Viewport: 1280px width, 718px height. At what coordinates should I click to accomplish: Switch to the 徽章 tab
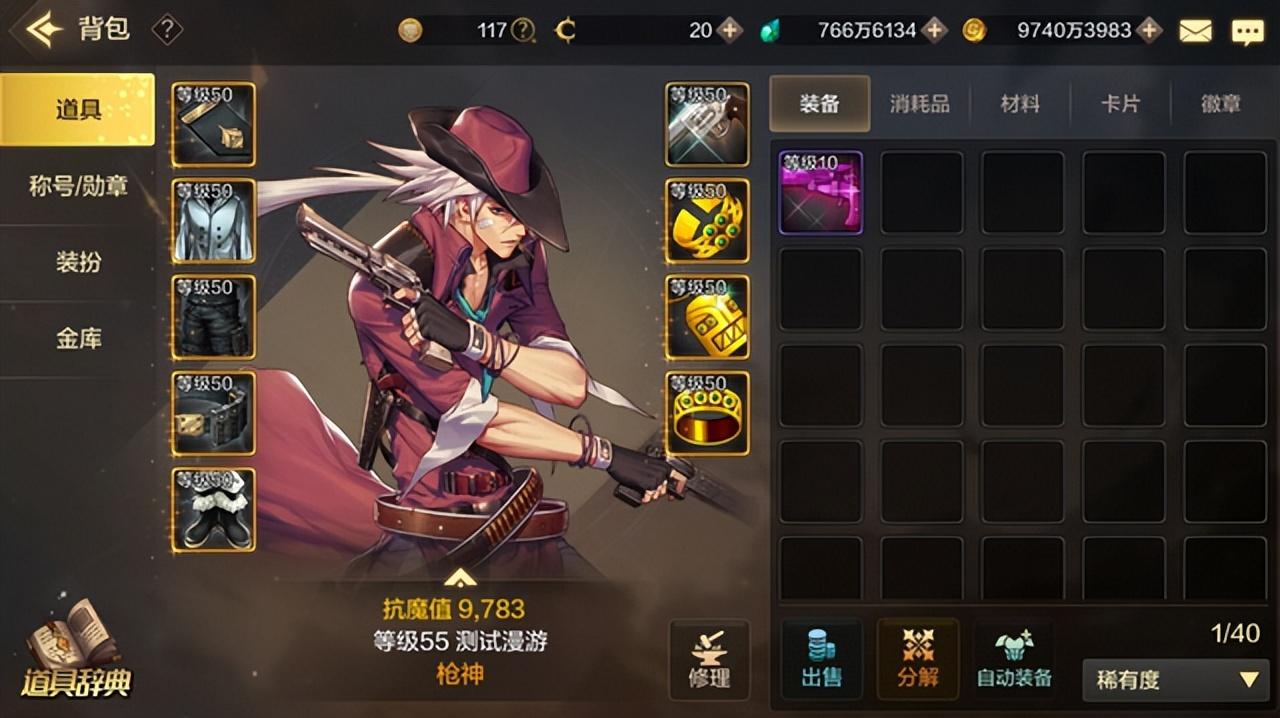(1220, 103)
